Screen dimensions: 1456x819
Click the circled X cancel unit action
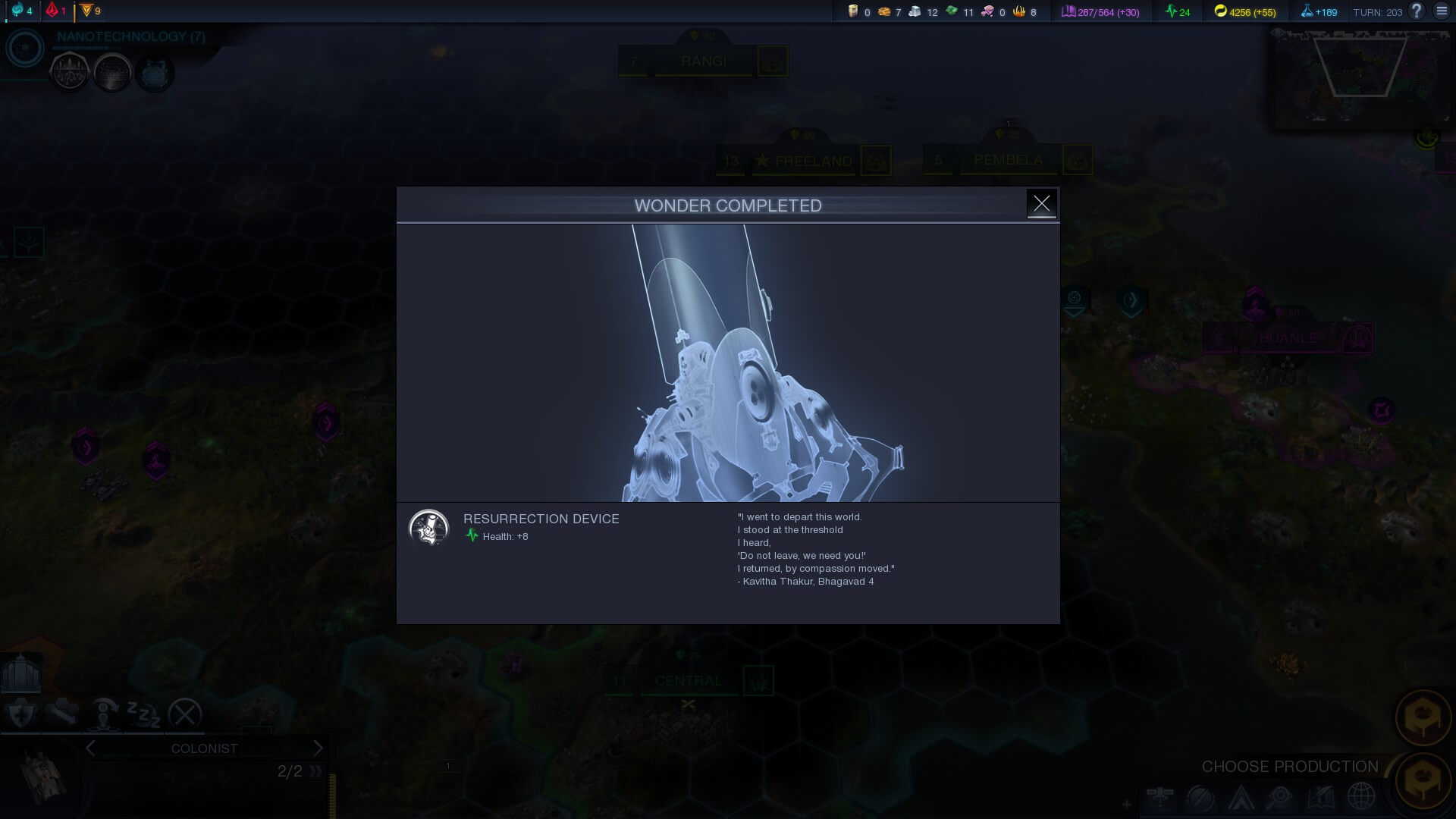184,714
